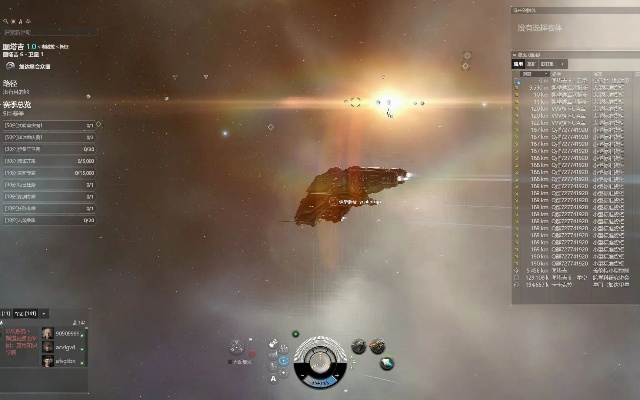Viewport: 640px width, 400px height.
Task: Select the first tab in the overview panel
Action: [x=519, y=63]
